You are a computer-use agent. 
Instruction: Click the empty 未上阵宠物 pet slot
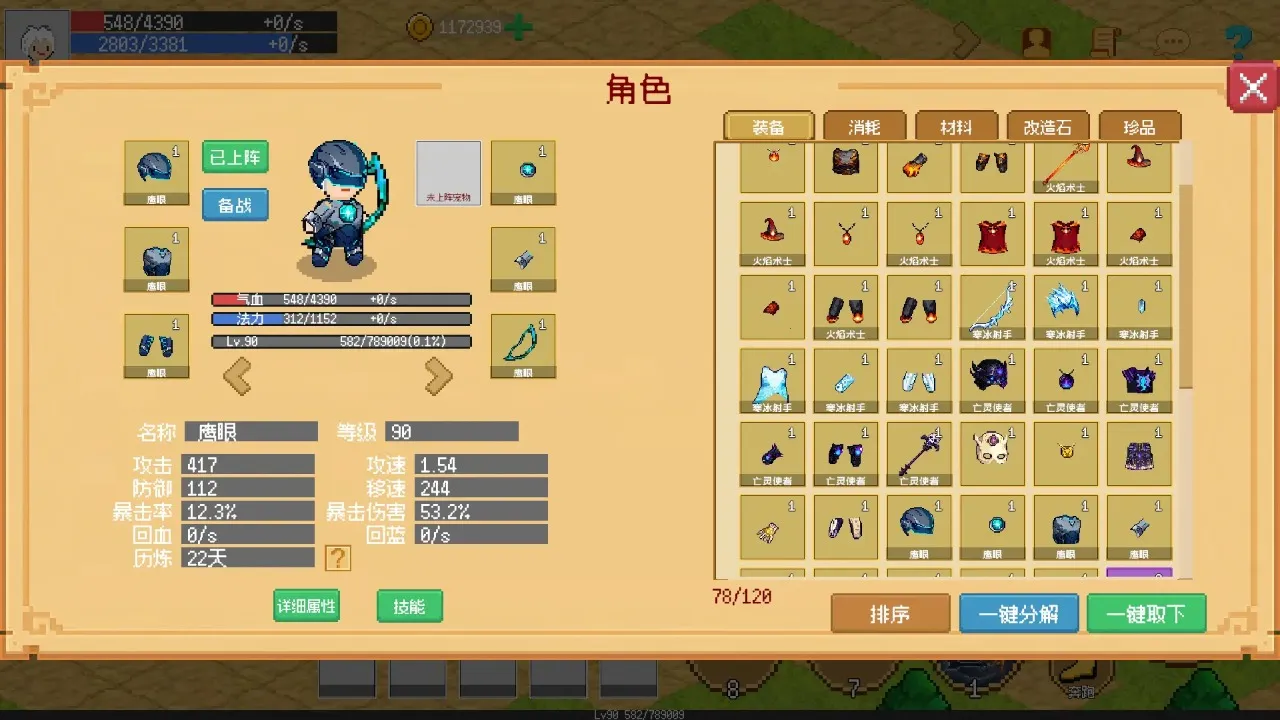448,172
